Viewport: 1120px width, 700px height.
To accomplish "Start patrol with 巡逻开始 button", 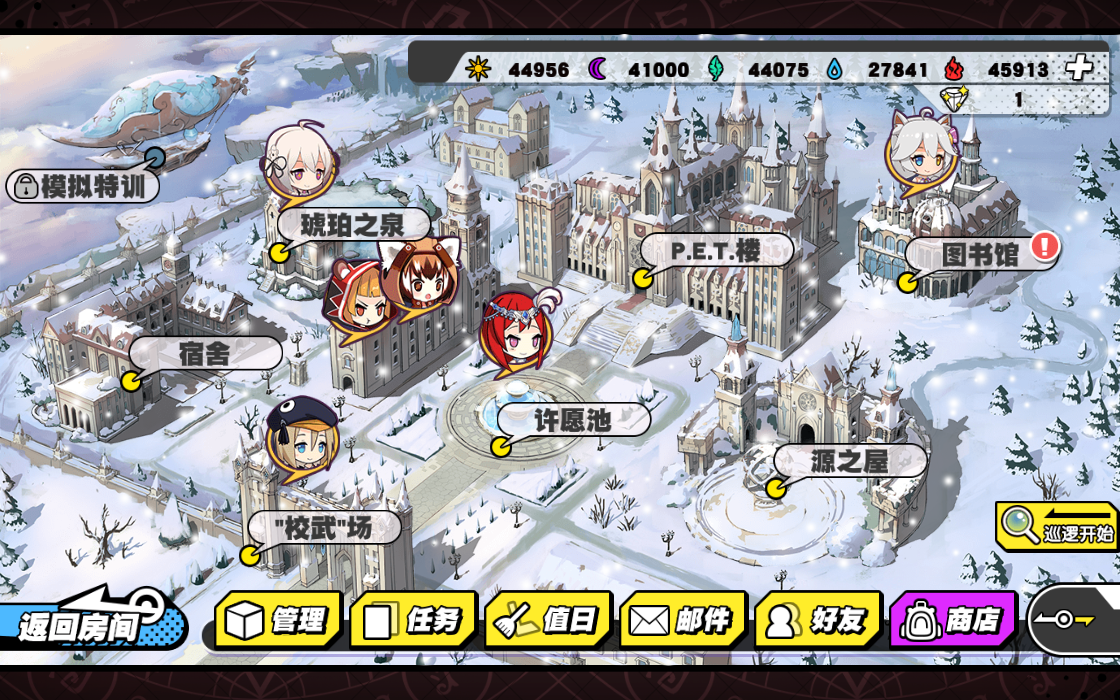I will point(1059,527).
